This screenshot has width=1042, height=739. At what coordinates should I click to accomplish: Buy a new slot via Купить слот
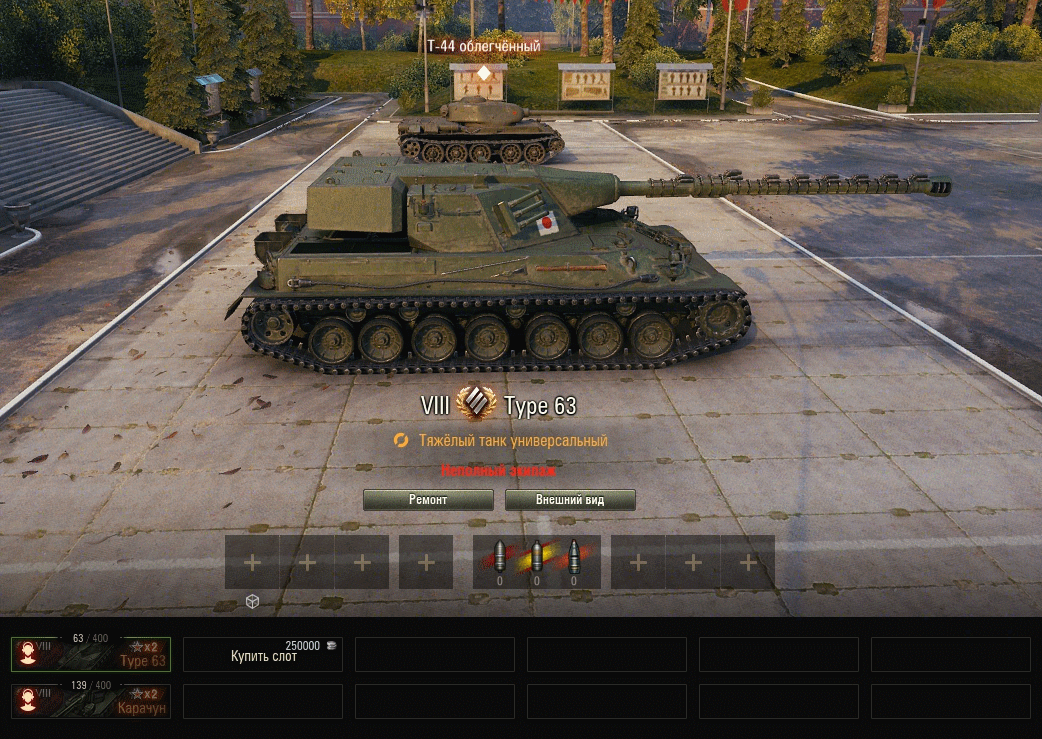tap(264, 655)
